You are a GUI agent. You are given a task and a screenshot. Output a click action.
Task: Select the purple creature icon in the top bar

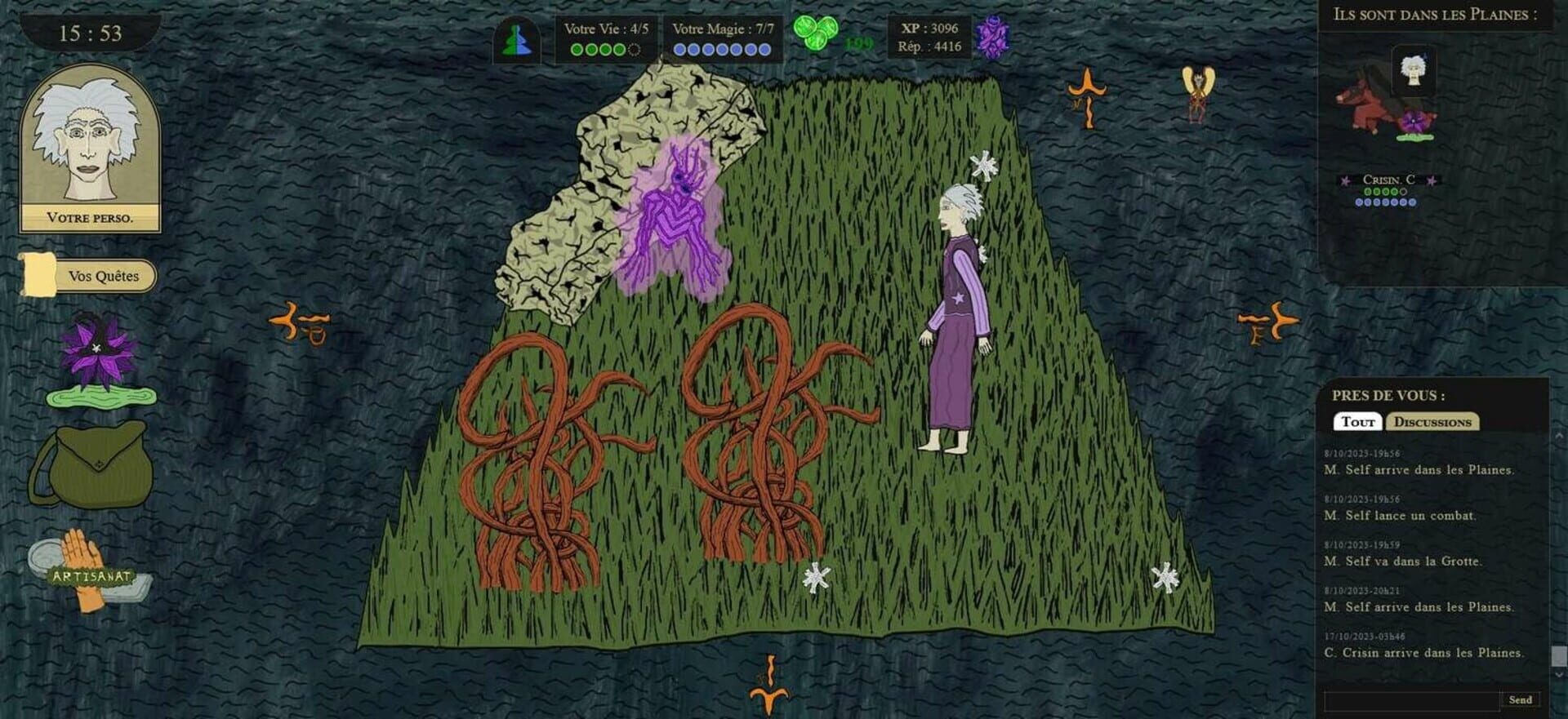[995, 37]
